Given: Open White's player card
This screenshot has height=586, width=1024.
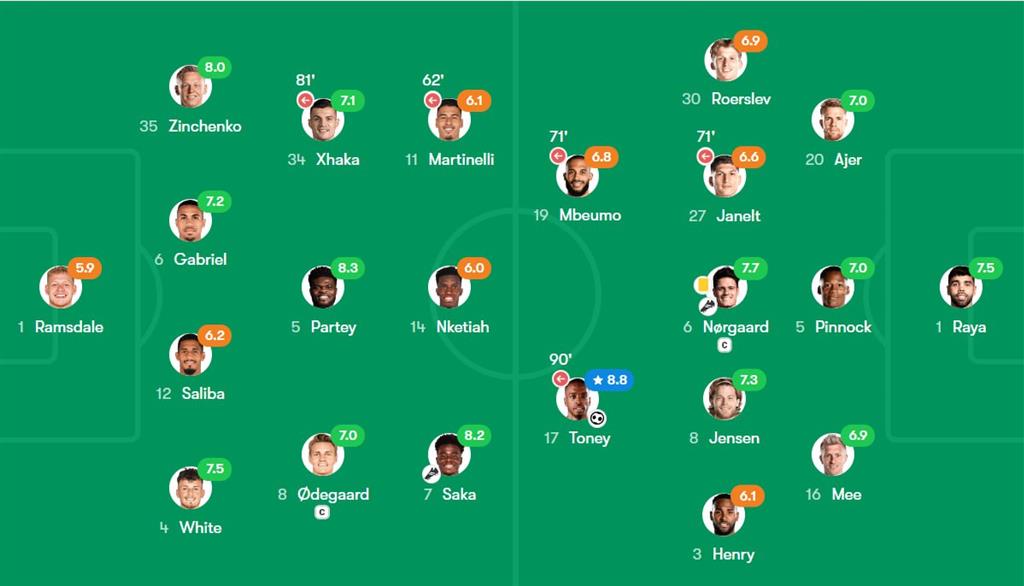Looking at the screenshot, I should pos(190,488).
